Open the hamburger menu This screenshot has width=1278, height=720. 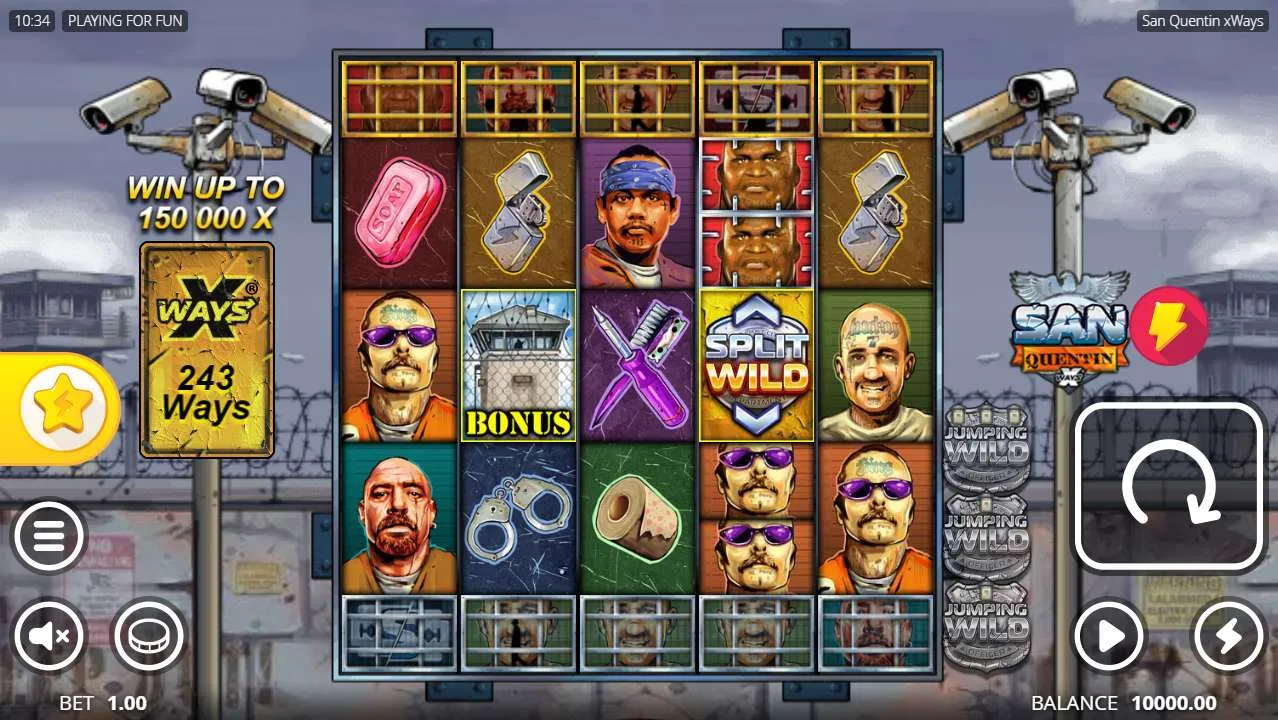coord(48,538)
